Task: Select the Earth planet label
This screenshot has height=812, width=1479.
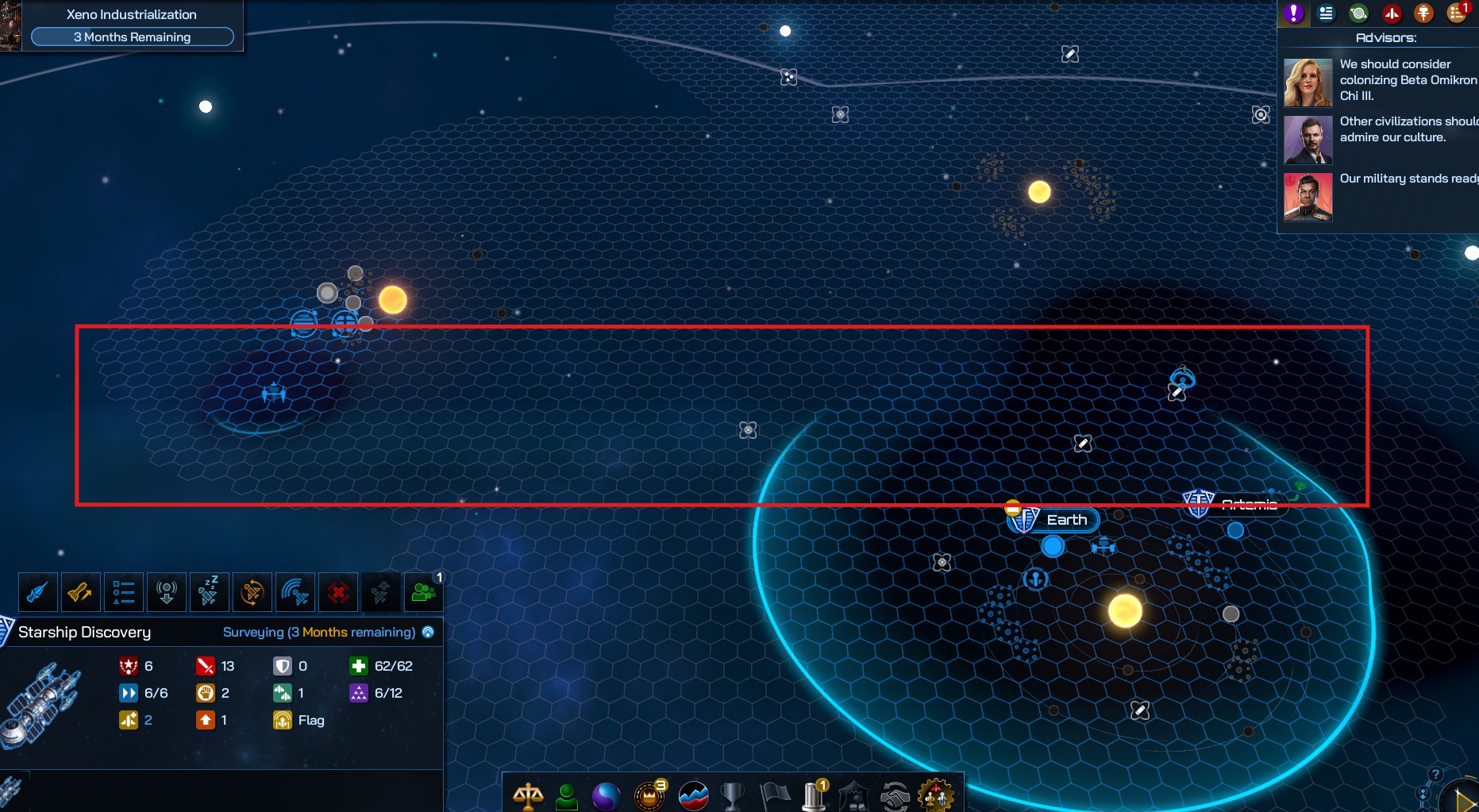Action: tap(1066, 520)
